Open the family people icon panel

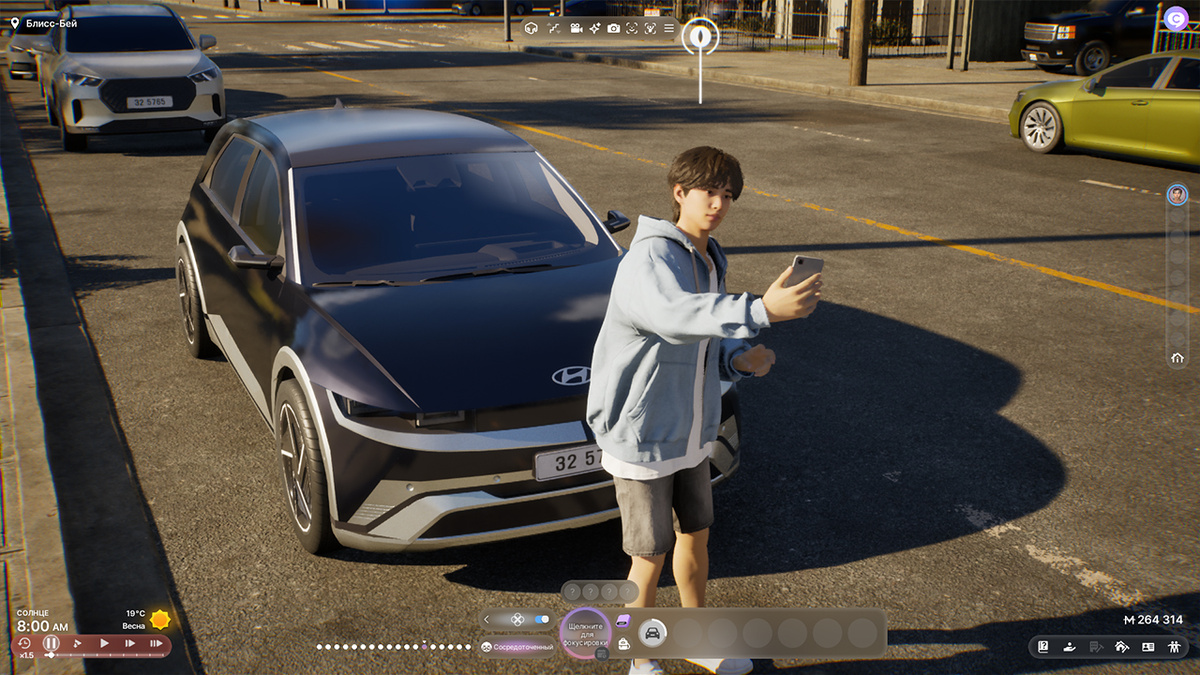1173,647
